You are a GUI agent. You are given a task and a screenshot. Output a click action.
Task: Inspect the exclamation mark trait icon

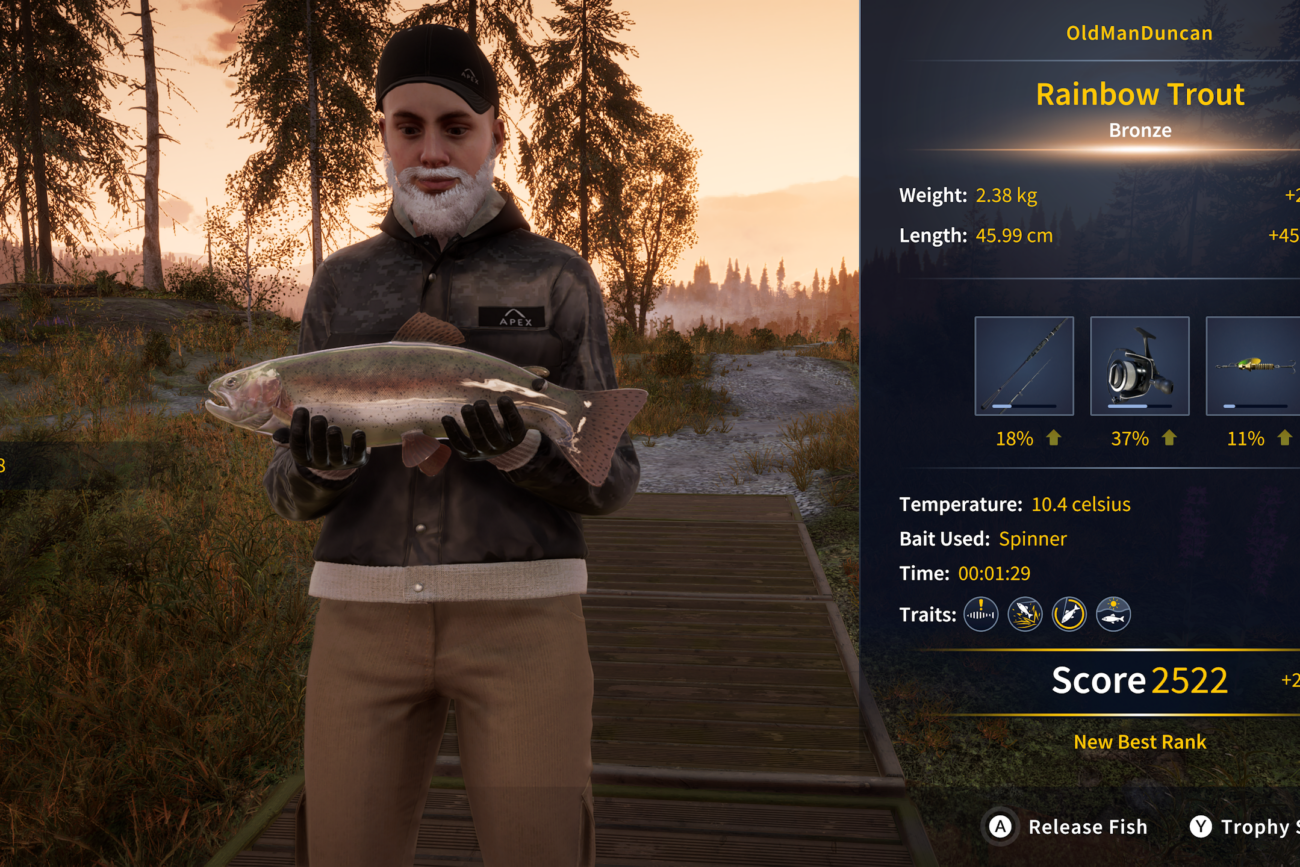(981, 614)
